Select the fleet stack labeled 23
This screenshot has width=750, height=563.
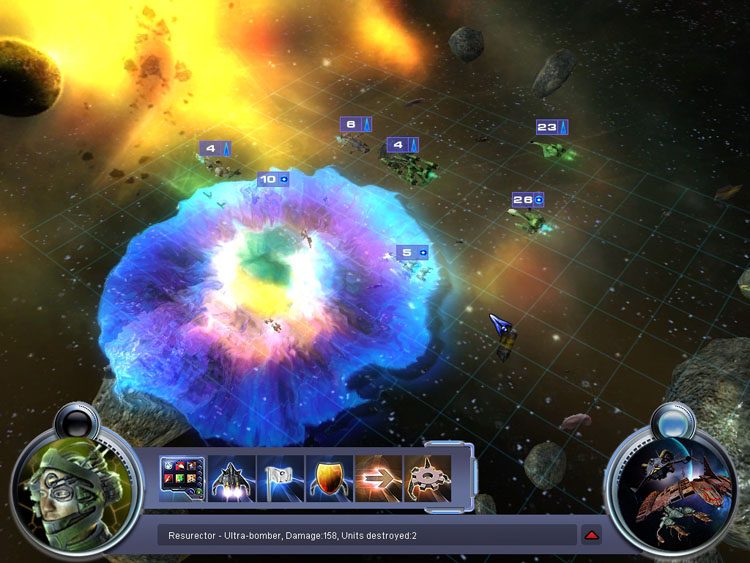pyautogui.click(x=551, y=127)
